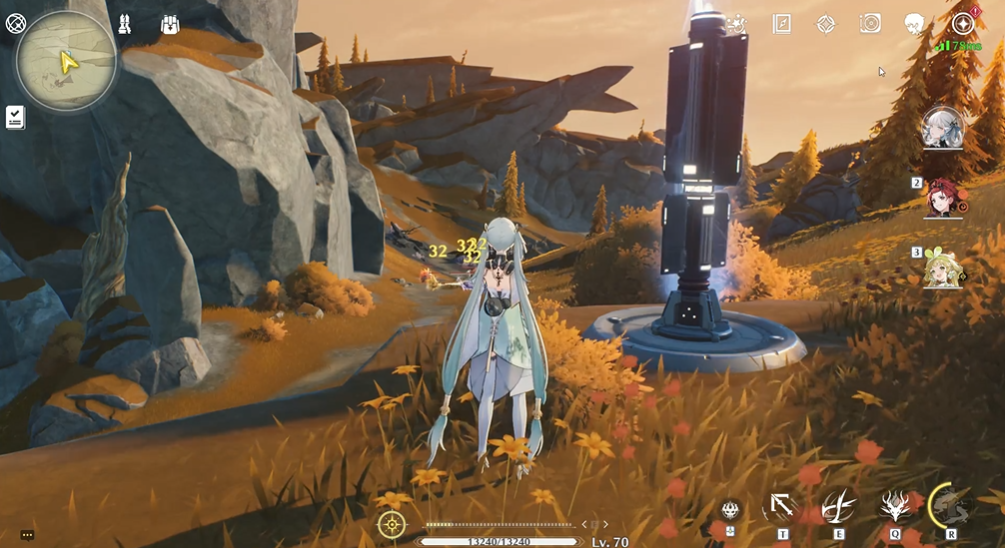Open the camera icon in top bar
This screenshot has height=548, width=1005.
pos(870,24)
